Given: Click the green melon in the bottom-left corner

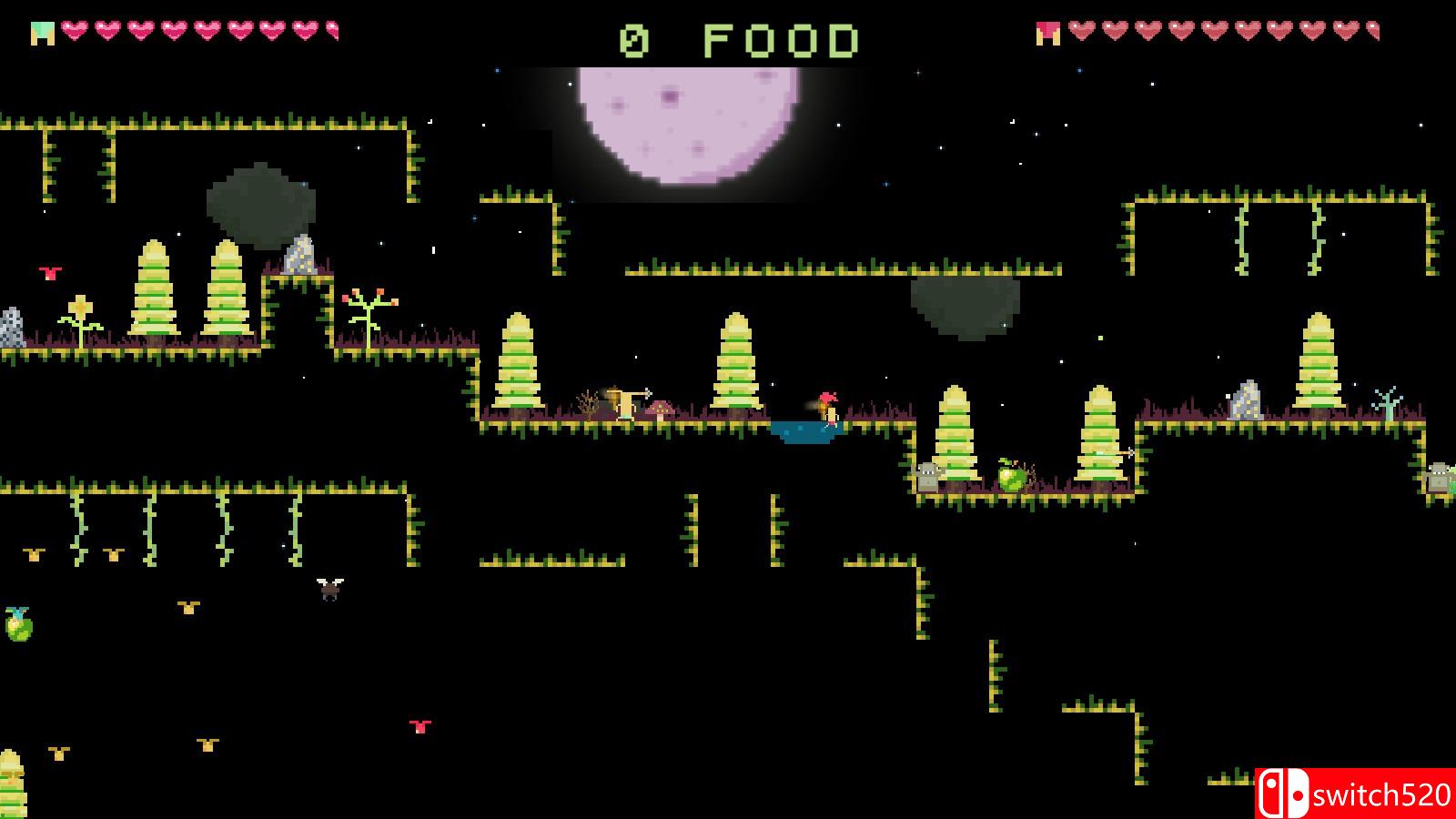Looking at the screenshot, I should coord(20,626).
